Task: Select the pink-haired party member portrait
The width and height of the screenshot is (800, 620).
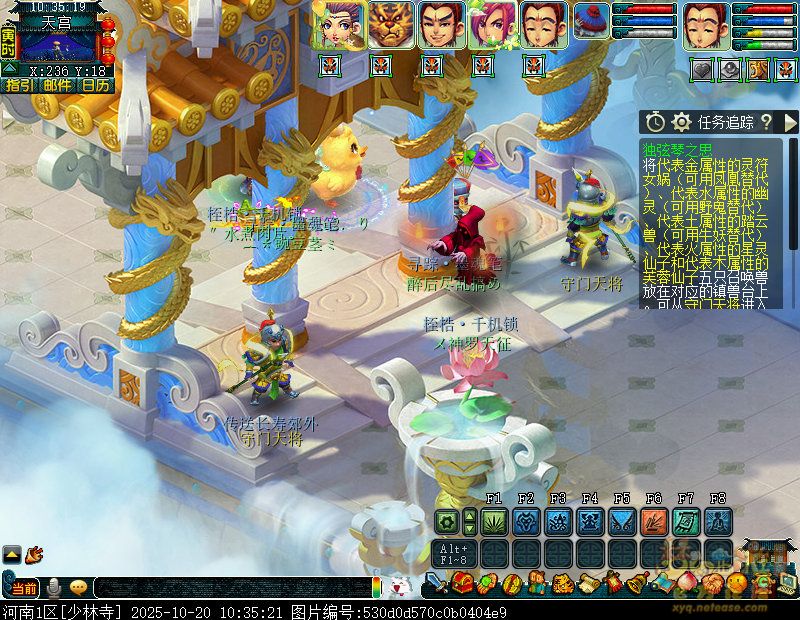Action: tap(492, 25)
